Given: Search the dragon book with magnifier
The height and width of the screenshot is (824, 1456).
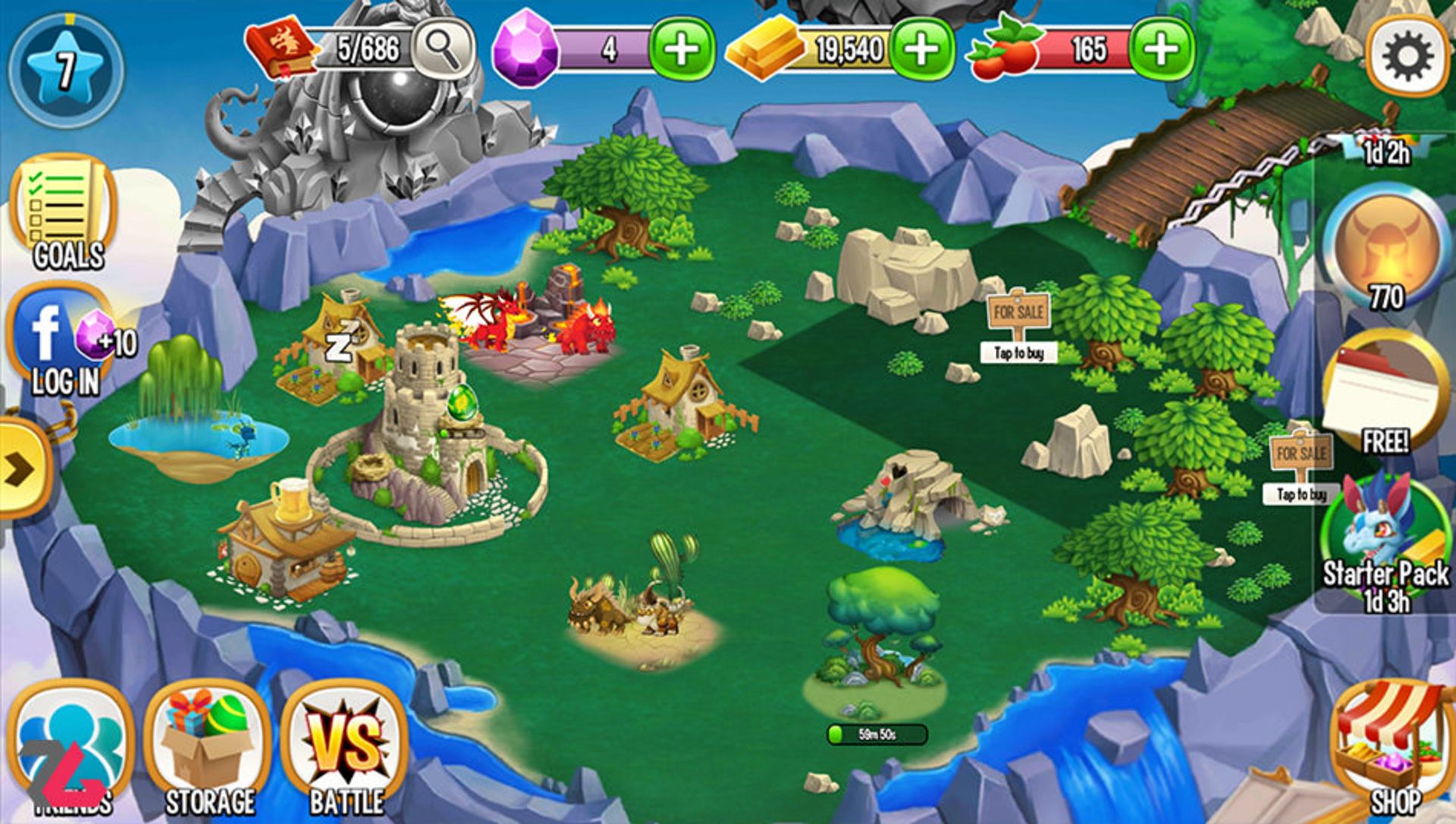Looking at the screenshot, I should pyautogui.click(x=442, y=49).
